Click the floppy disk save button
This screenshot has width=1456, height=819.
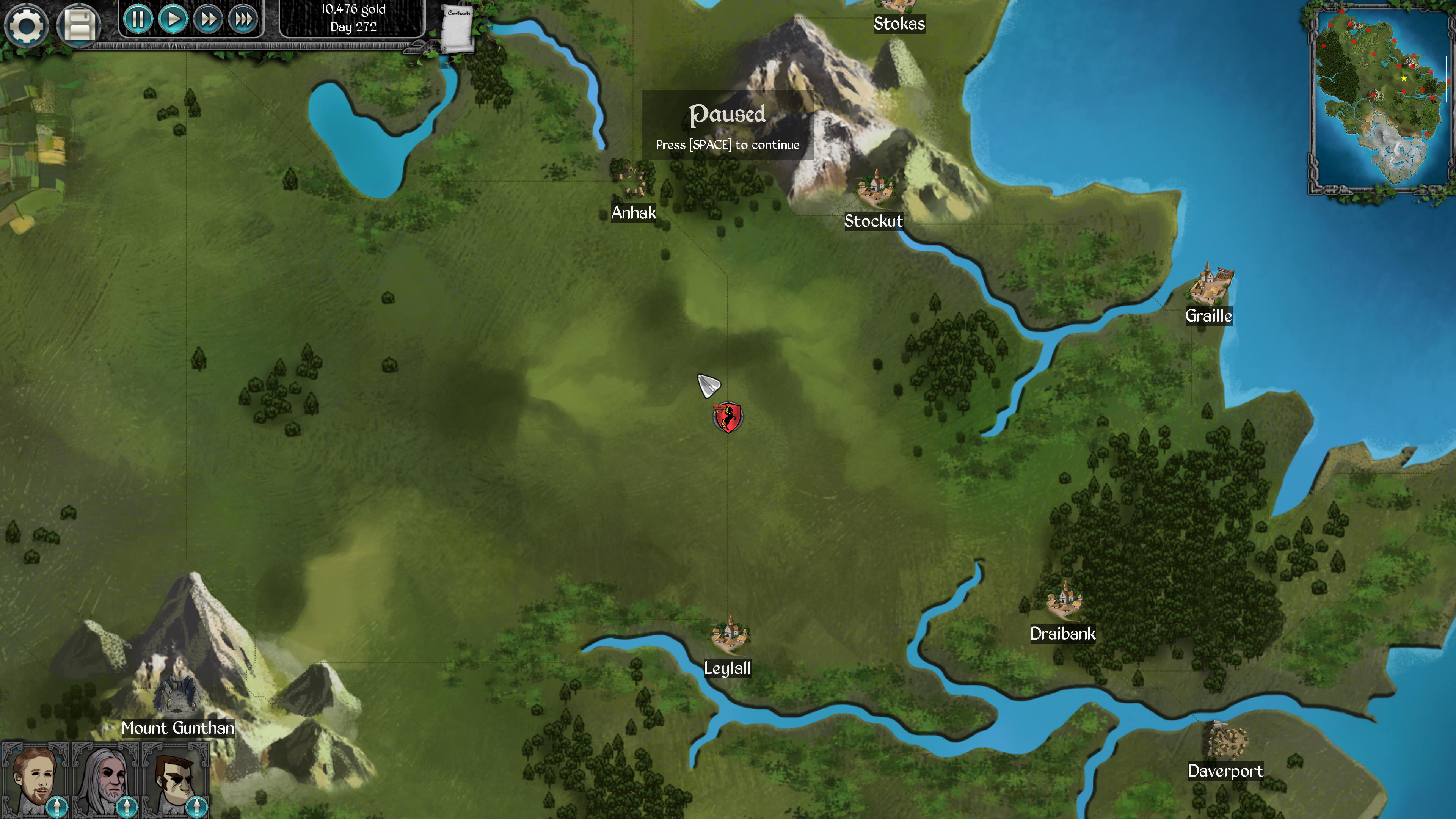[x=79, y=25]
